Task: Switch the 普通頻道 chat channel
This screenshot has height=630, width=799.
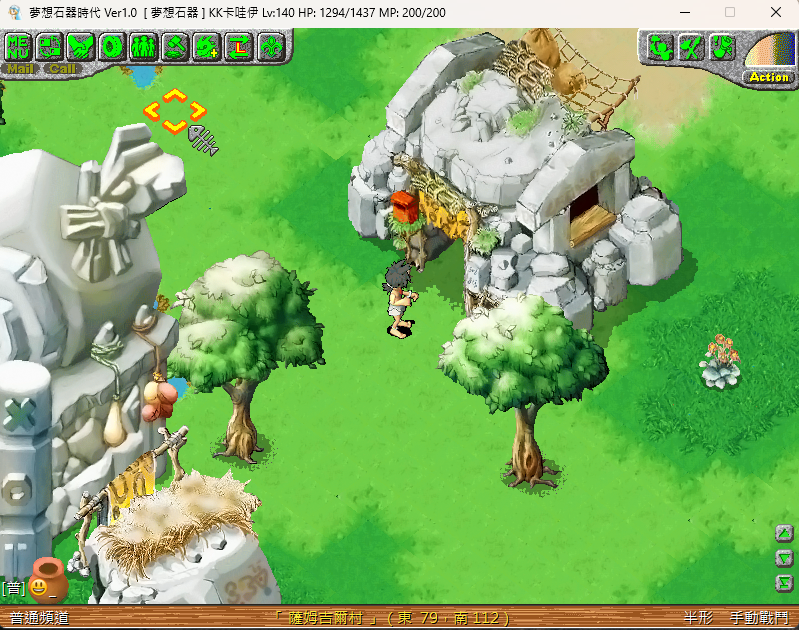Action: click(40, 618)
